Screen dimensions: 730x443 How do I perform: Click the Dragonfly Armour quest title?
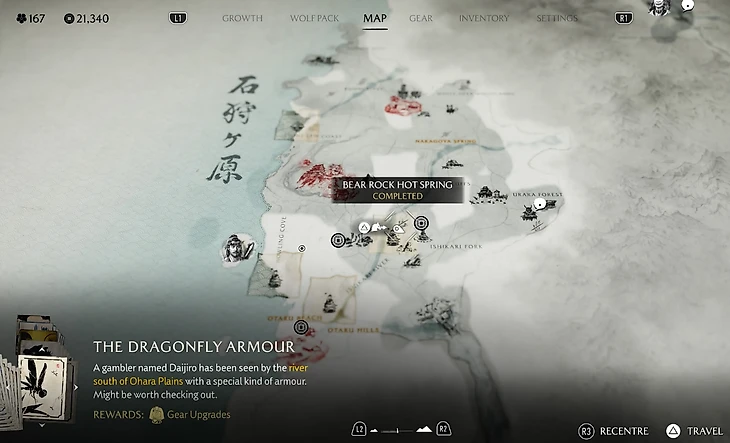pos(193,346)
